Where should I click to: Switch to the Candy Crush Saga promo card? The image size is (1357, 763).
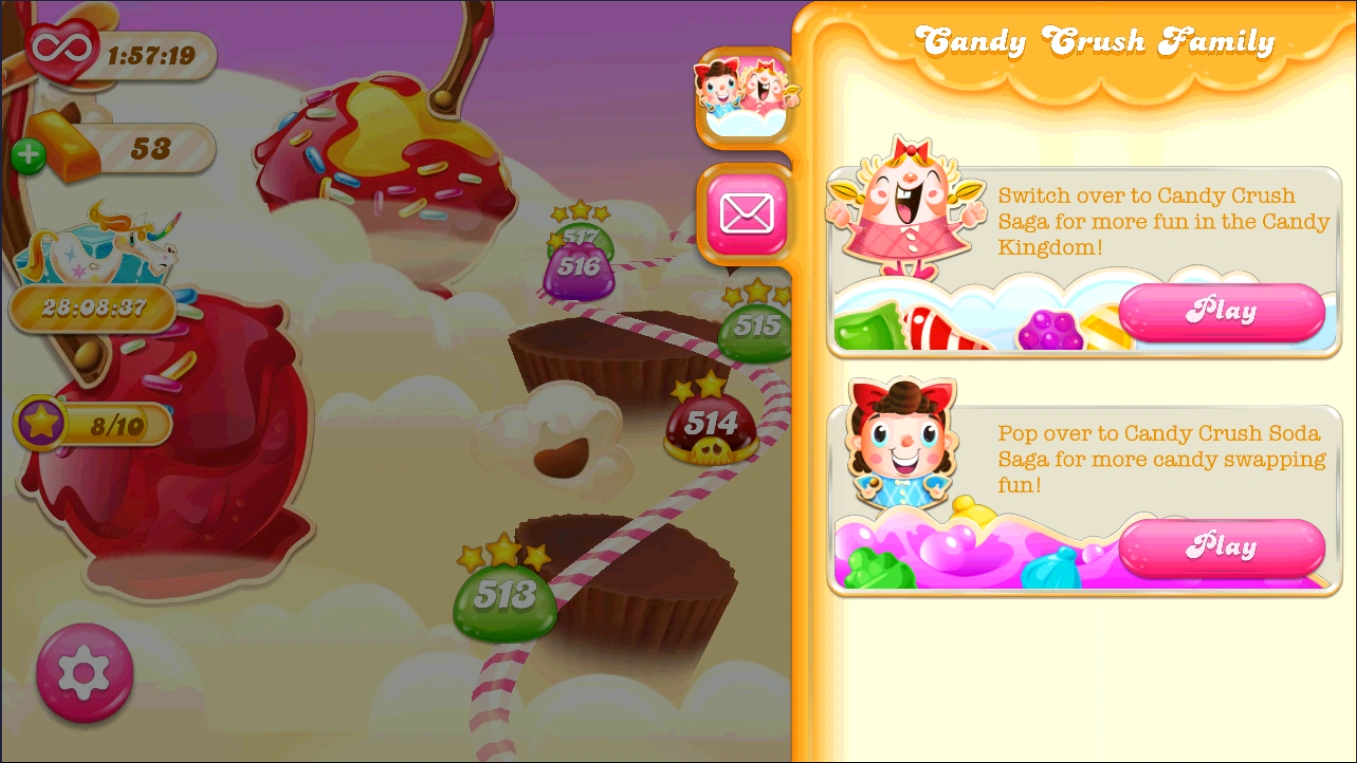(x=1085, y=260)
